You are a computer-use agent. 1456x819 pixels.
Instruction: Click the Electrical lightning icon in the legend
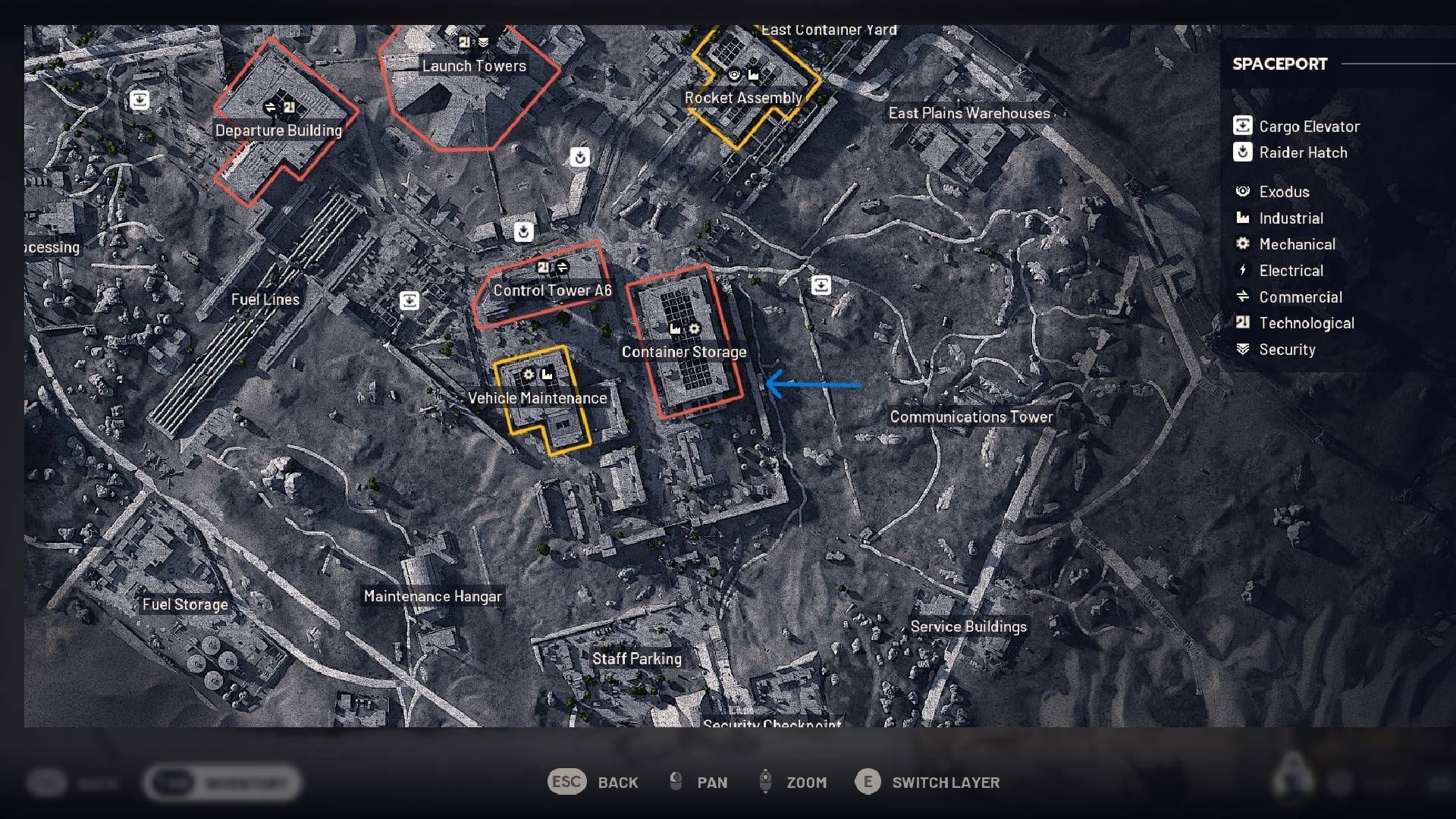1242,270
